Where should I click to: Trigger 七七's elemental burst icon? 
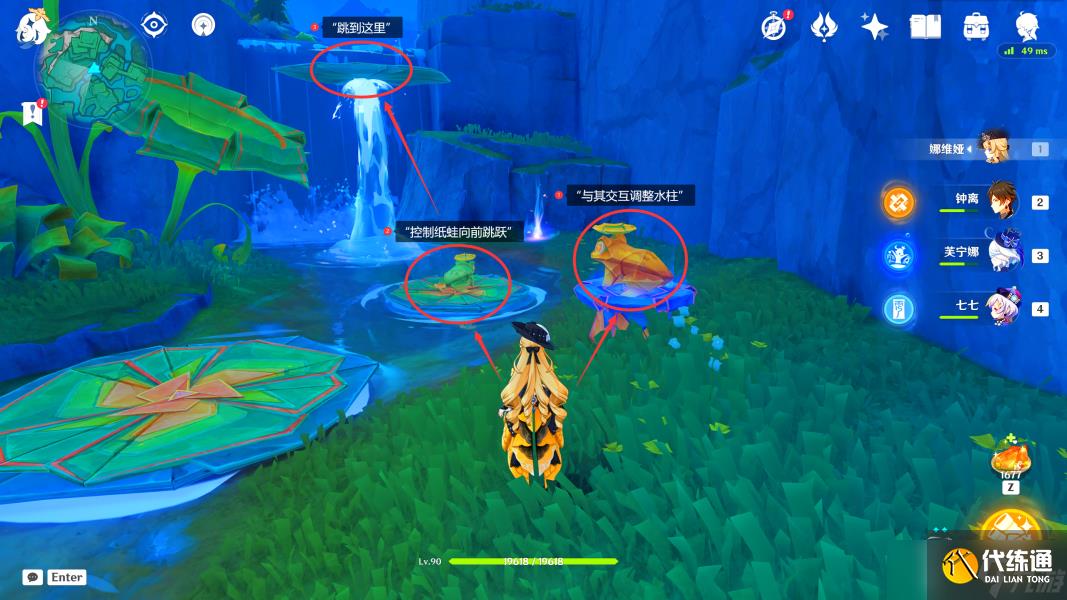898,308
